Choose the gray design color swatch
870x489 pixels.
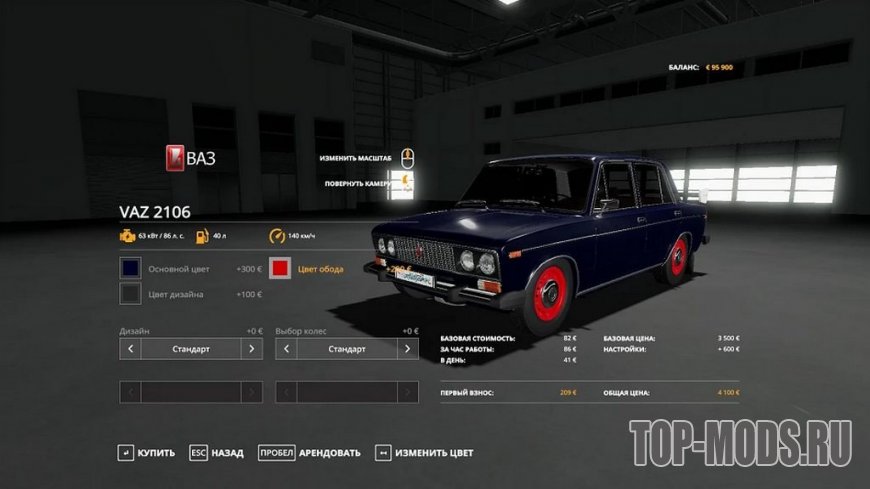130,294
